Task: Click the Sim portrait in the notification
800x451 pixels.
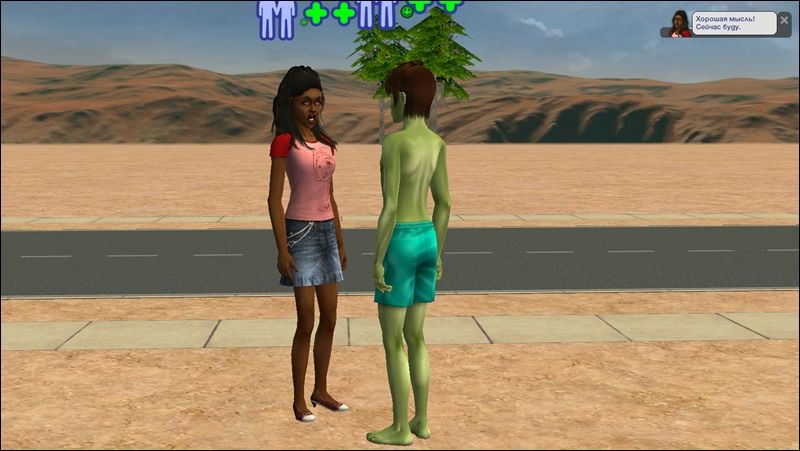Action: pyautogui.click(x=680, y=24)
